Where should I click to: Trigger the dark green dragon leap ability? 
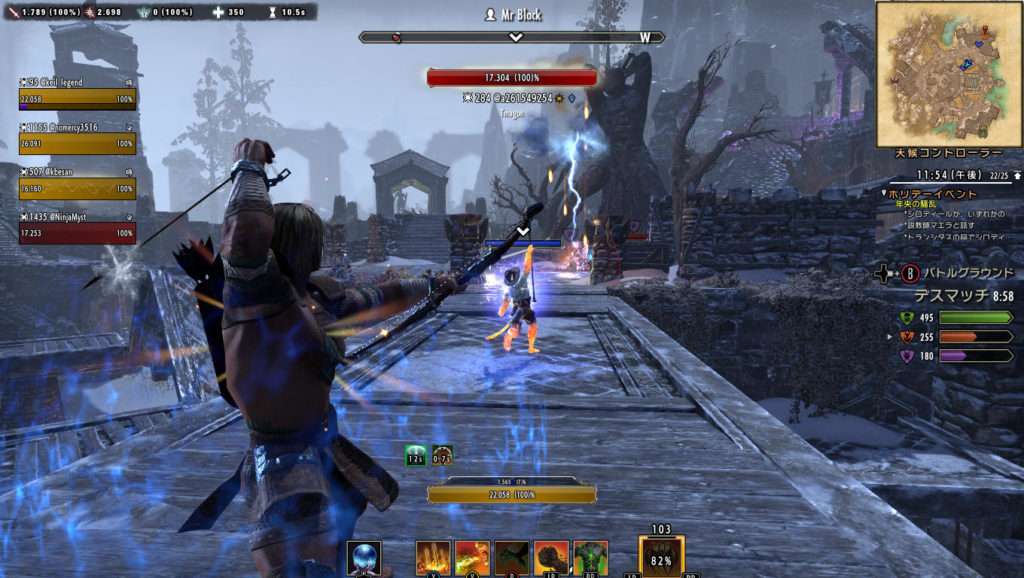pos(512,557)
